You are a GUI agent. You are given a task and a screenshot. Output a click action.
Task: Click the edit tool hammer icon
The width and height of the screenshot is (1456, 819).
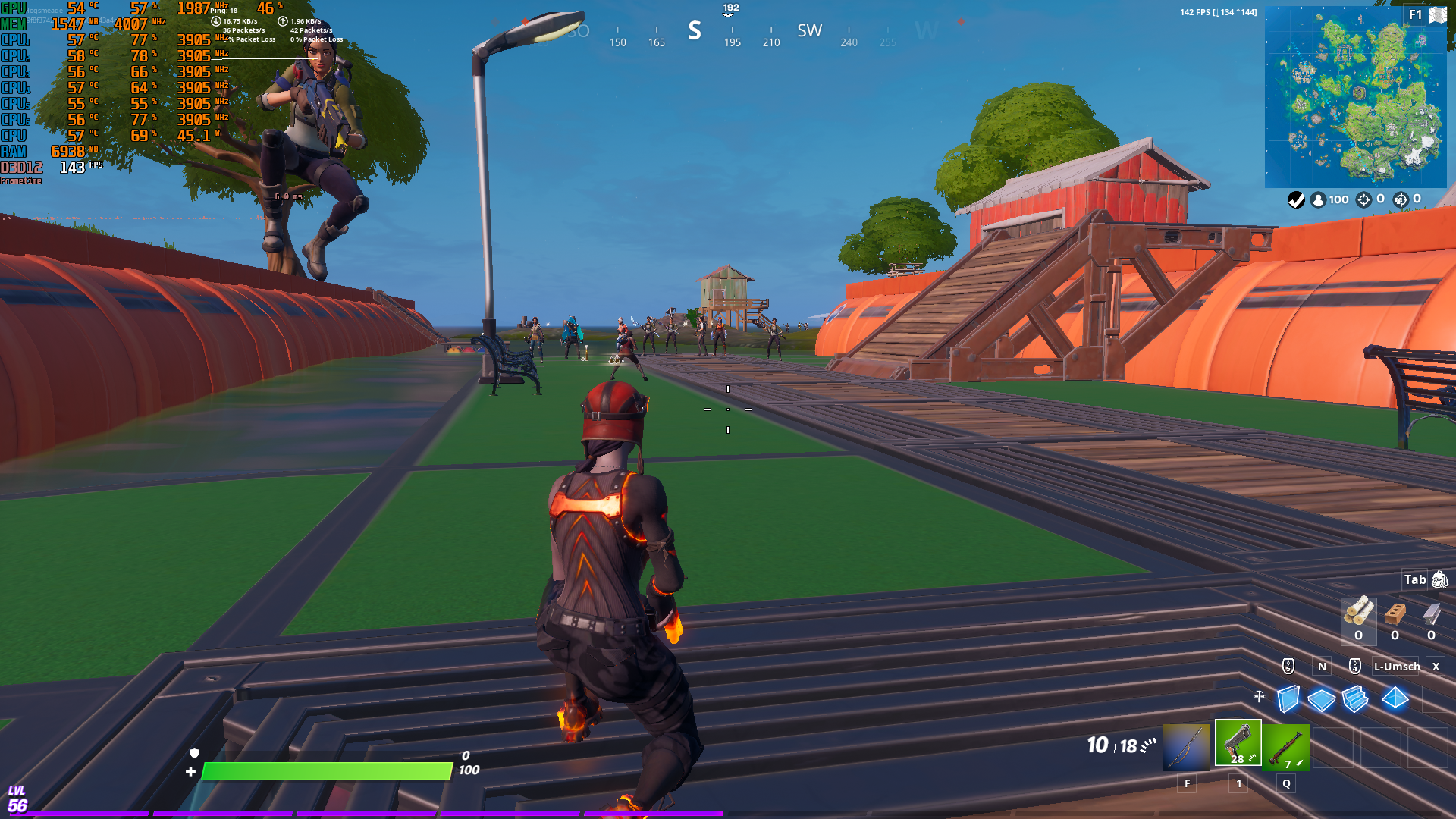coord(1260,695)
